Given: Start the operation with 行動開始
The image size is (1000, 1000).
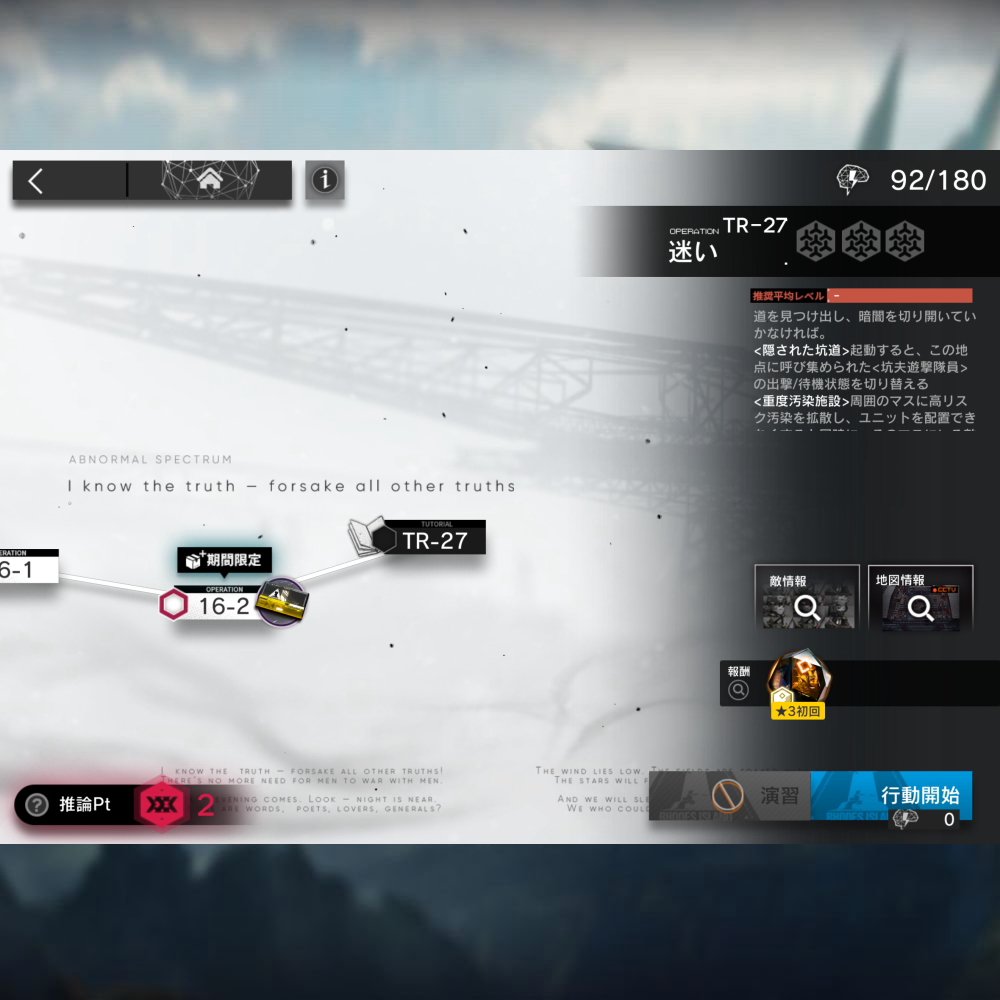Looking at the screenshot, I should pyautogui.click(x=920, y=796).
